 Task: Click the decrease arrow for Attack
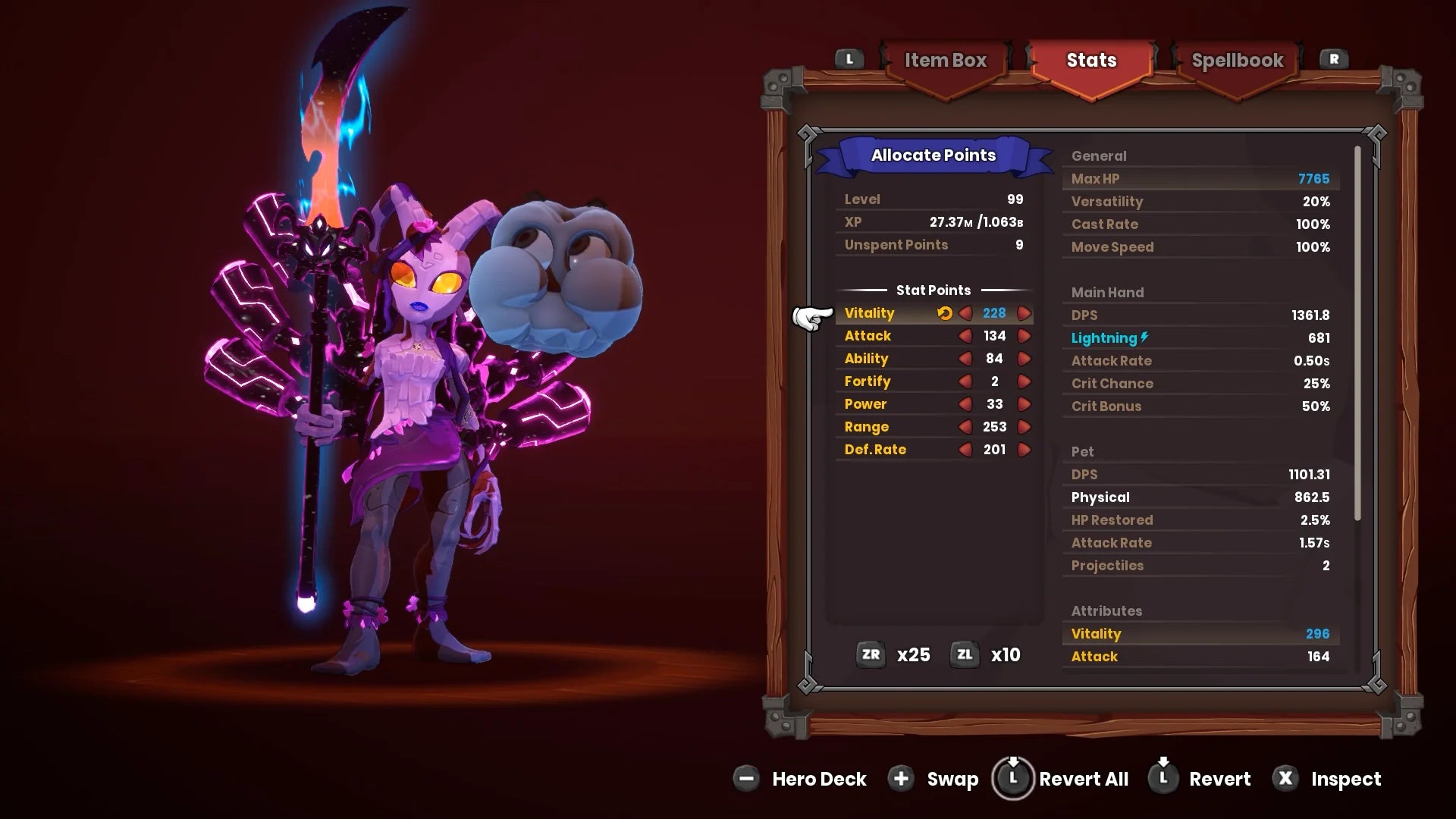pyautogui.click(x=966, y=335)
